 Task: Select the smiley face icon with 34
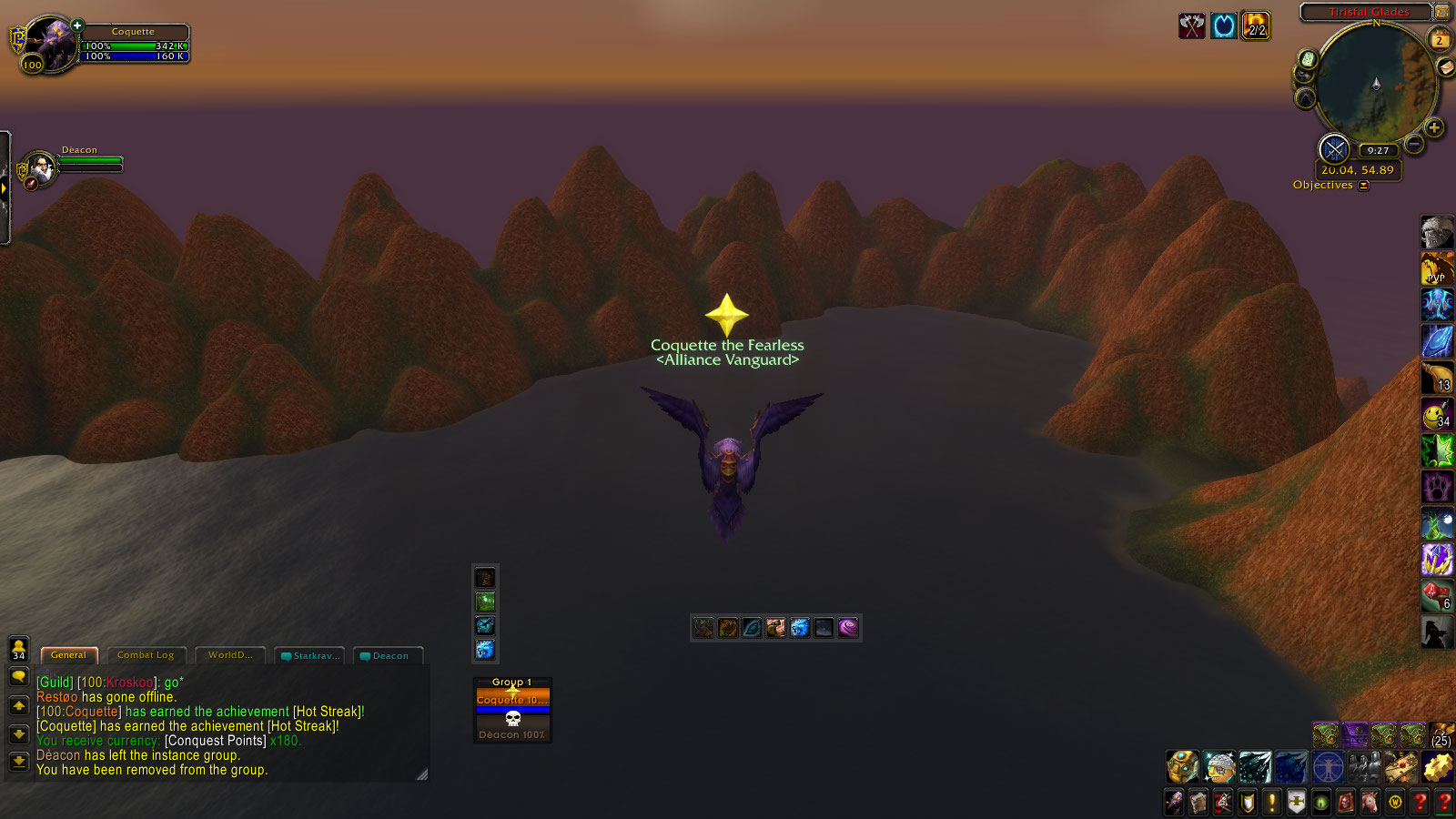pyautogui.click(x=1436, y=415)
